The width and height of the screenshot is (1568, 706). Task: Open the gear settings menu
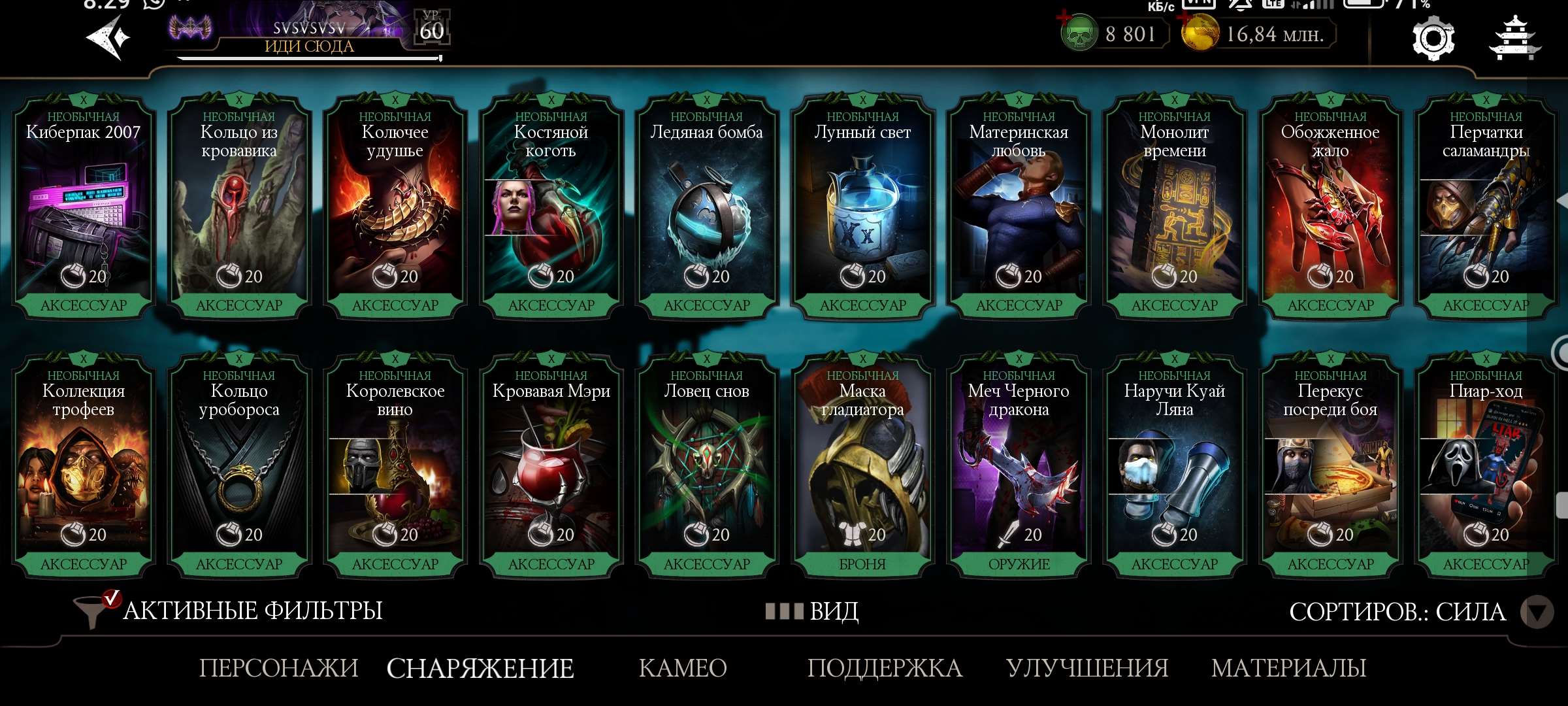point(1433,39)
